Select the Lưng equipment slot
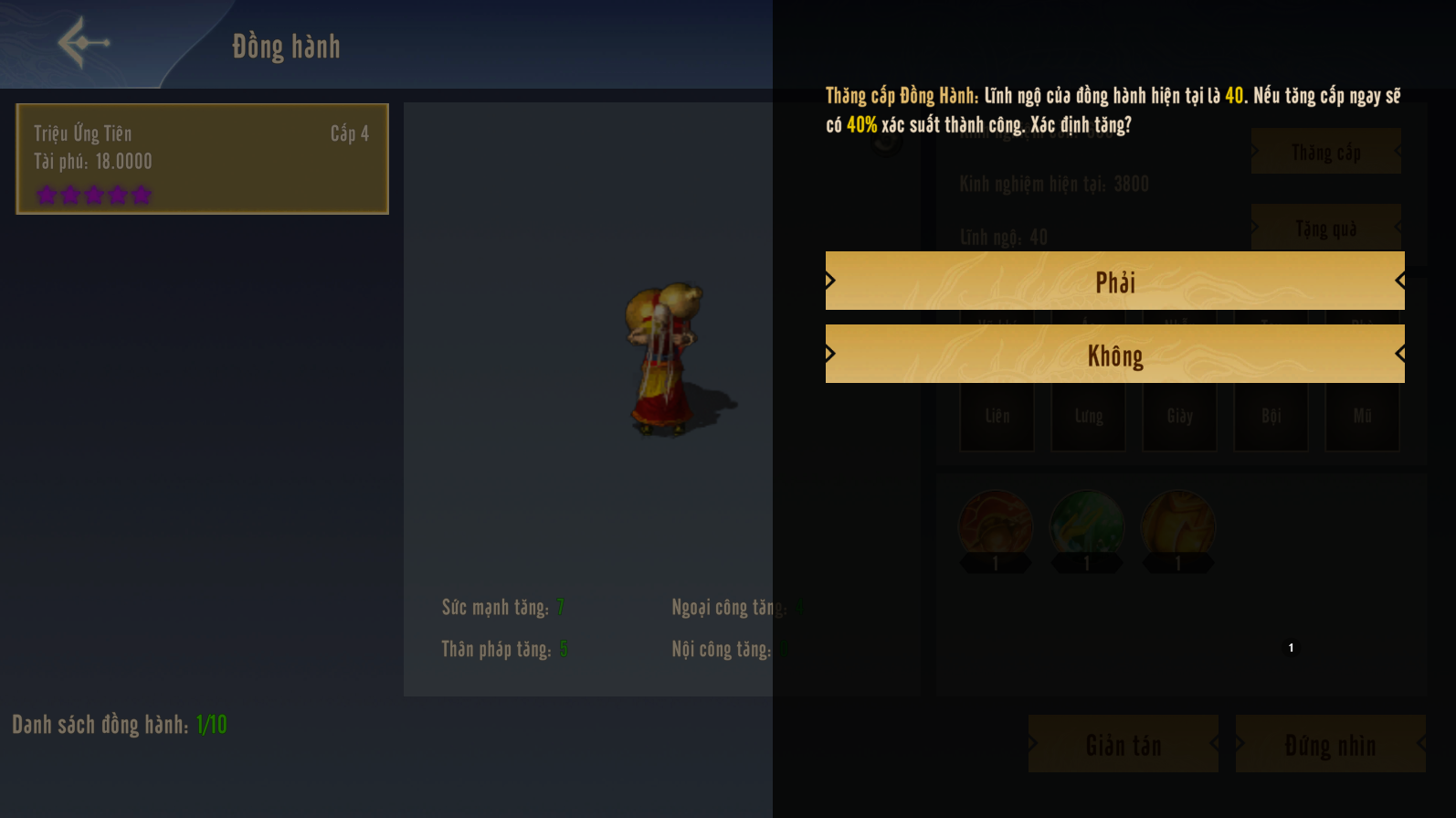The image size is (1456, 818). [x=1088, y=417]
